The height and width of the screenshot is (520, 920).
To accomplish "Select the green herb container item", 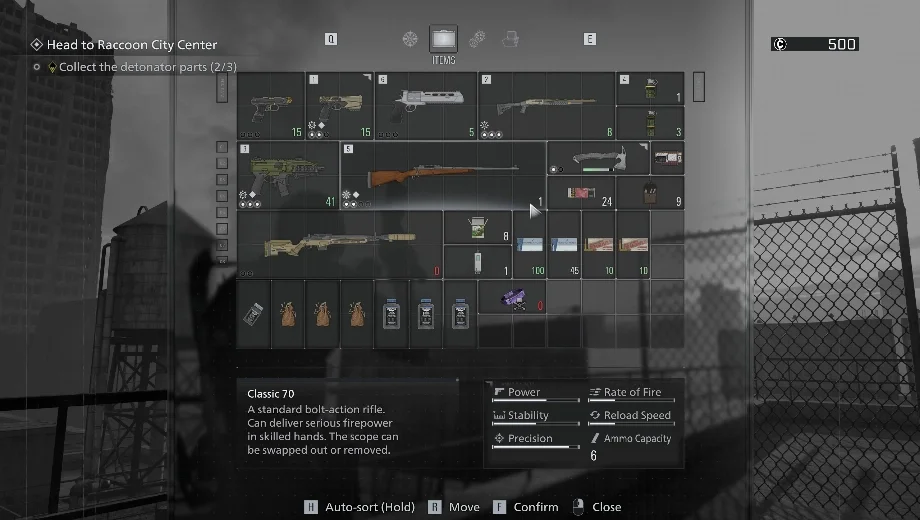I will pyautogui.click(x=477, y=228).
